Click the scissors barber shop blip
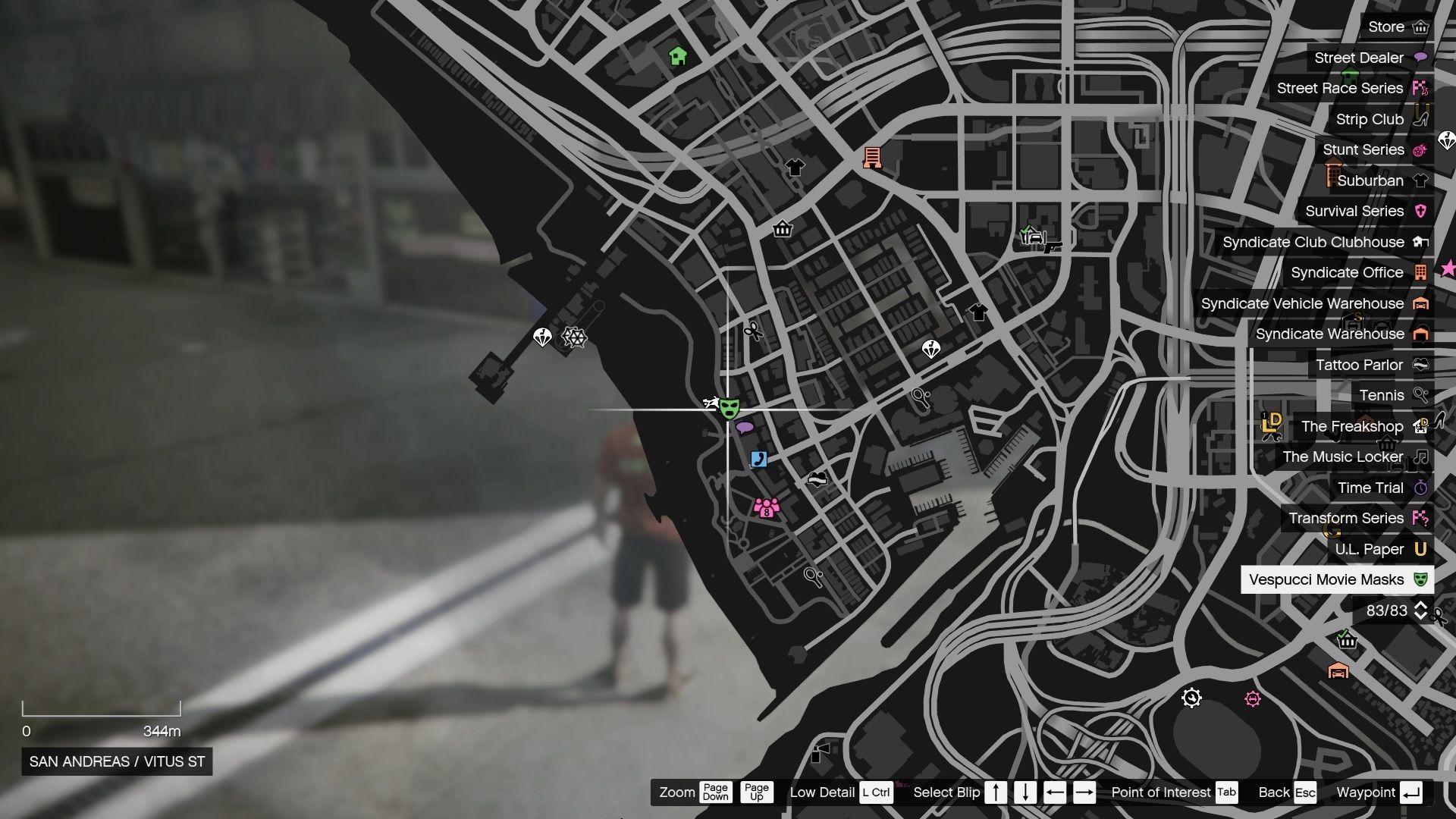Screen dimensions: 1456x819 coord(753,331)
